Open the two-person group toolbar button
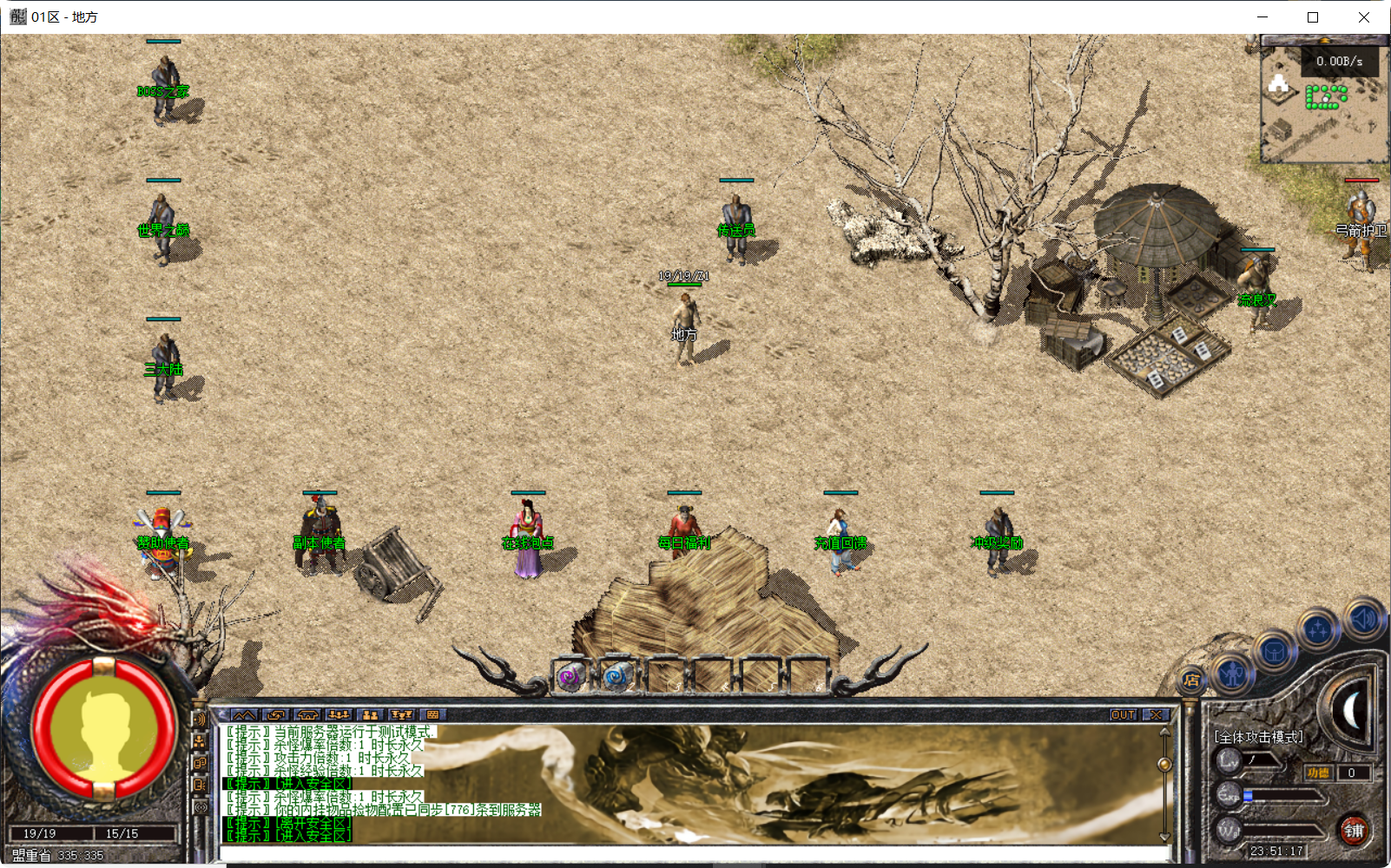 370,715
